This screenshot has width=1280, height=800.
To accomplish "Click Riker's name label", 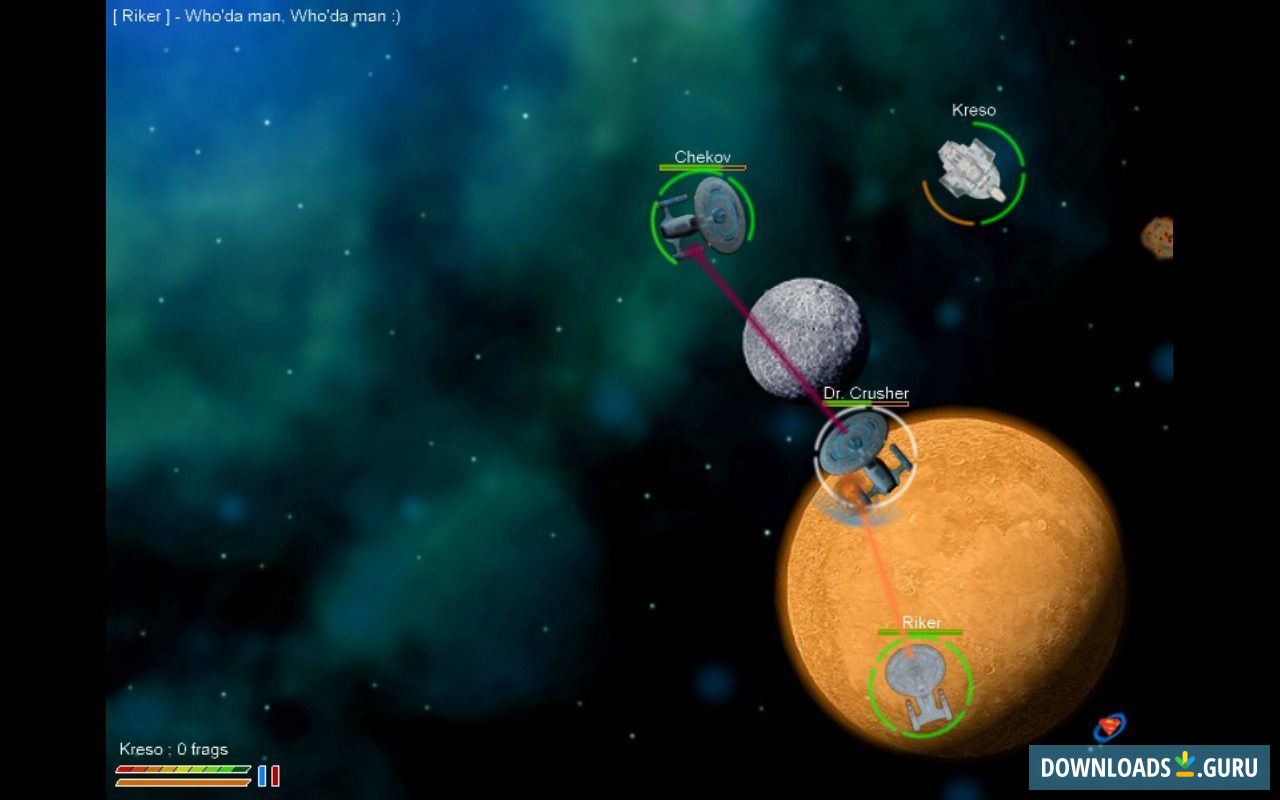I will tap(924, 622).
